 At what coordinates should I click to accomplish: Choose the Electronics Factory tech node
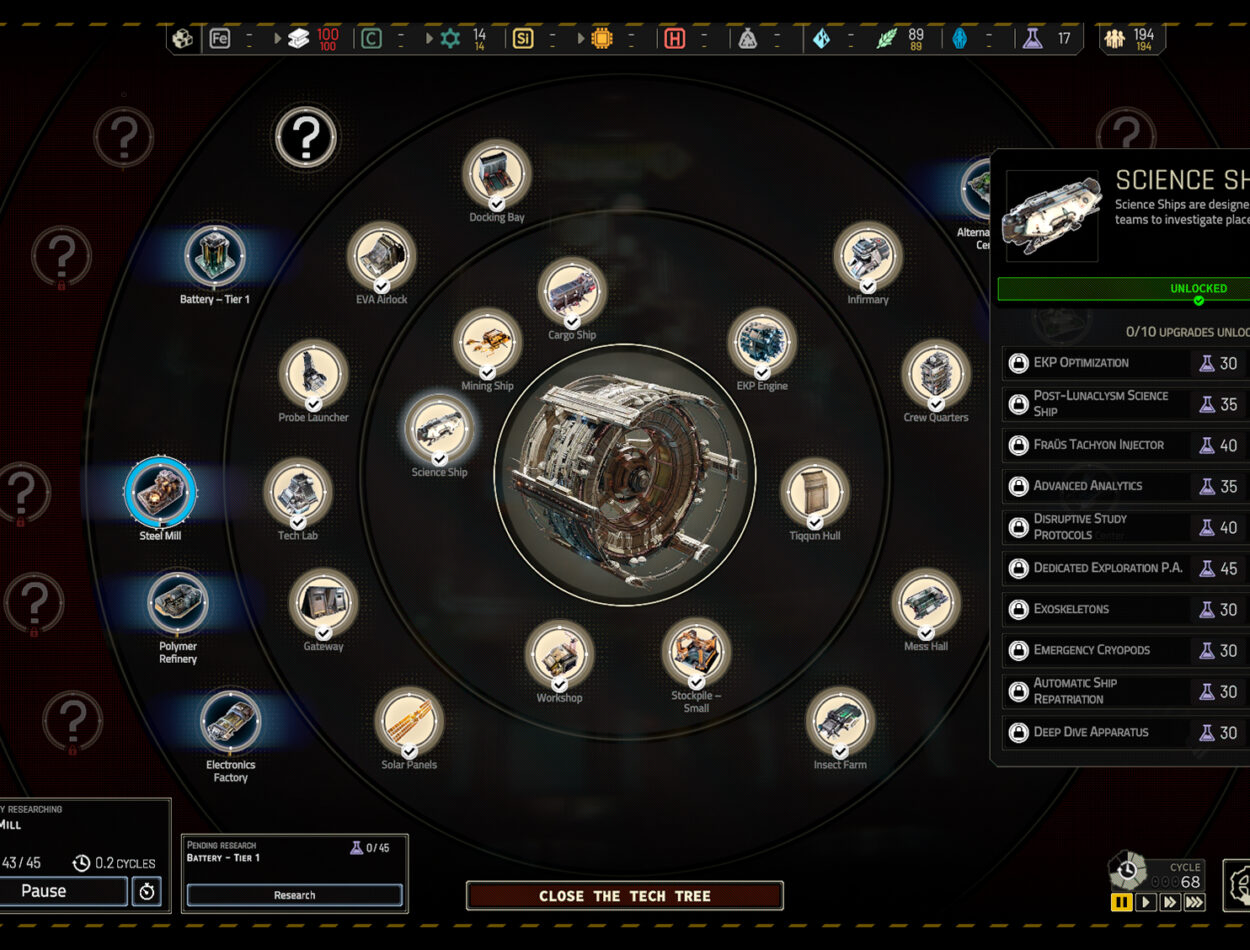[230, 721]
